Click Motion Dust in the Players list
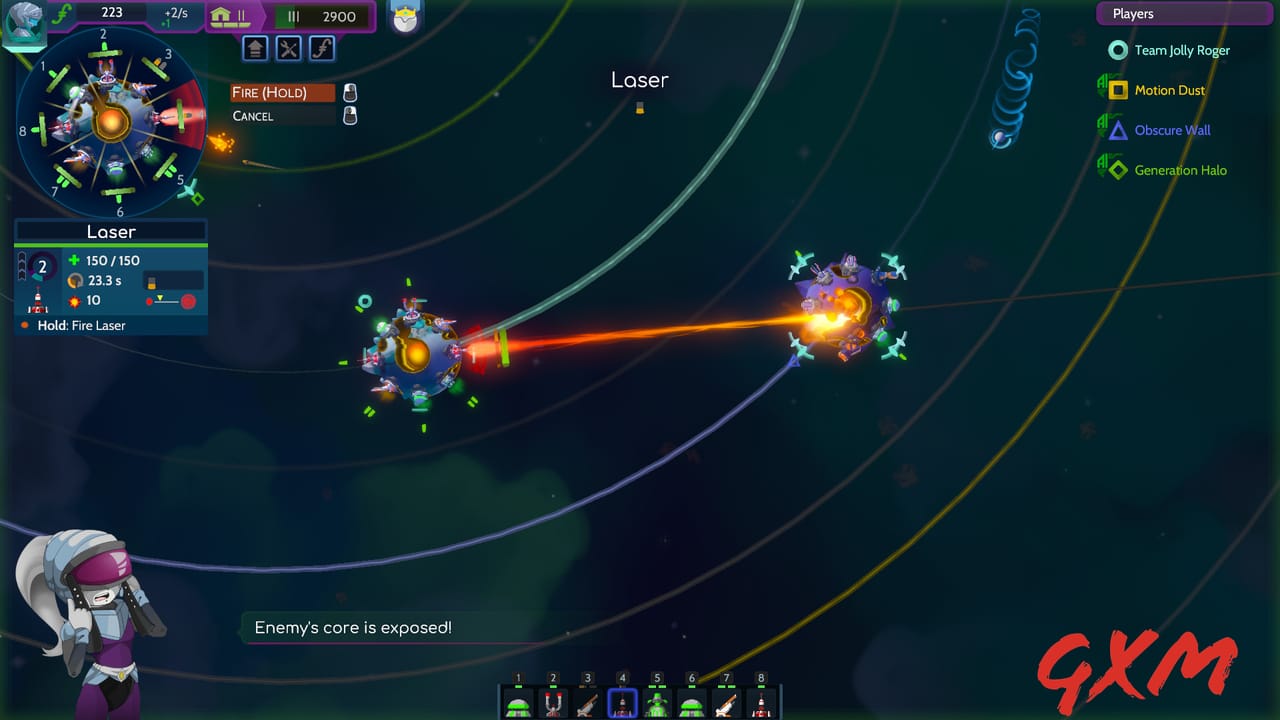The height and width of the screenshot is (720, 1280). click(1171, 90)
